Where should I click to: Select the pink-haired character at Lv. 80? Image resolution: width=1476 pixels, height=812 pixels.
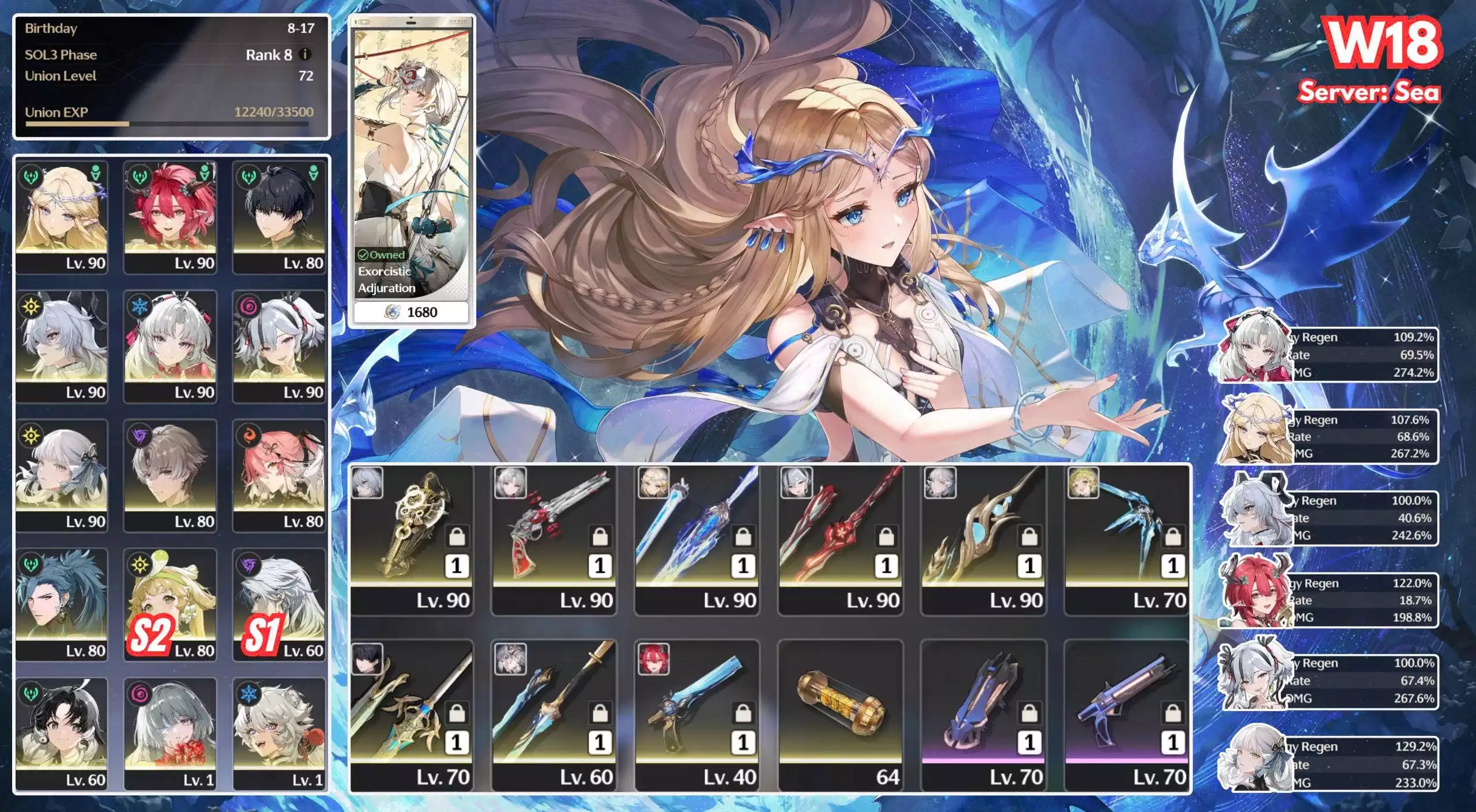pos(280,474)
